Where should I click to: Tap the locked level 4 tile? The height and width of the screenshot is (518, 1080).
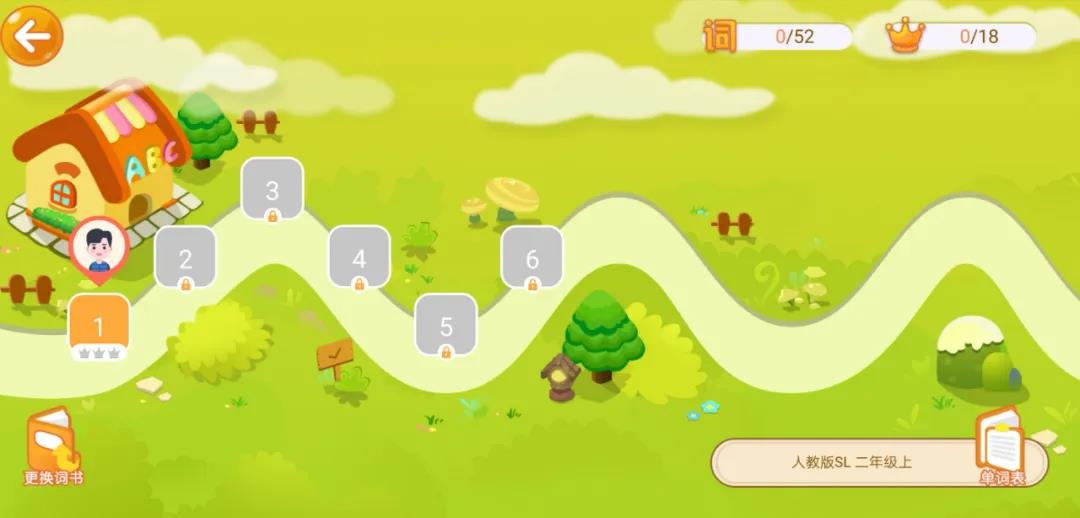[x=359, y=257]
